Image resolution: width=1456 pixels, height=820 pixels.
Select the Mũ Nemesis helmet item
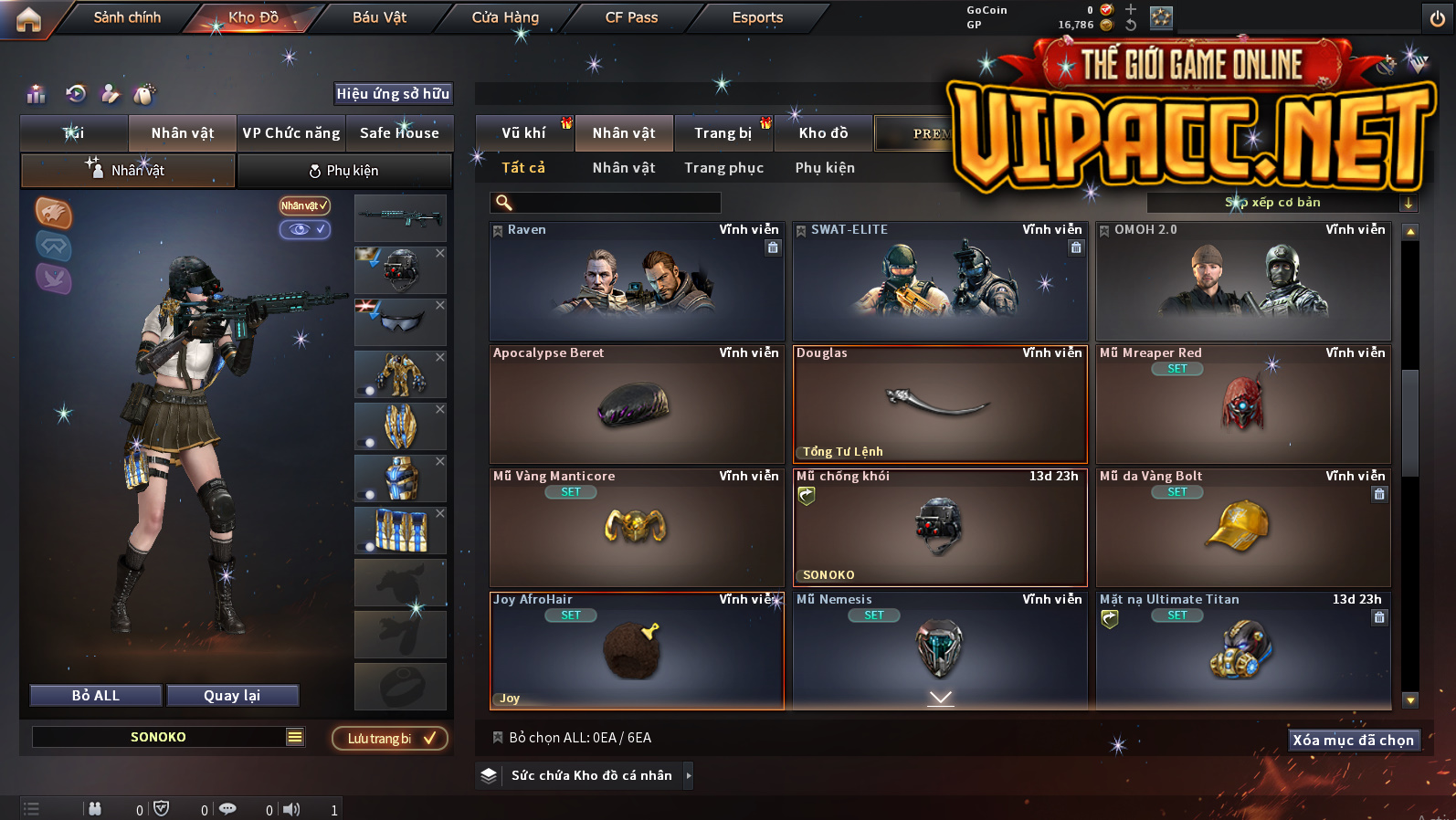(x=940, y=650)
